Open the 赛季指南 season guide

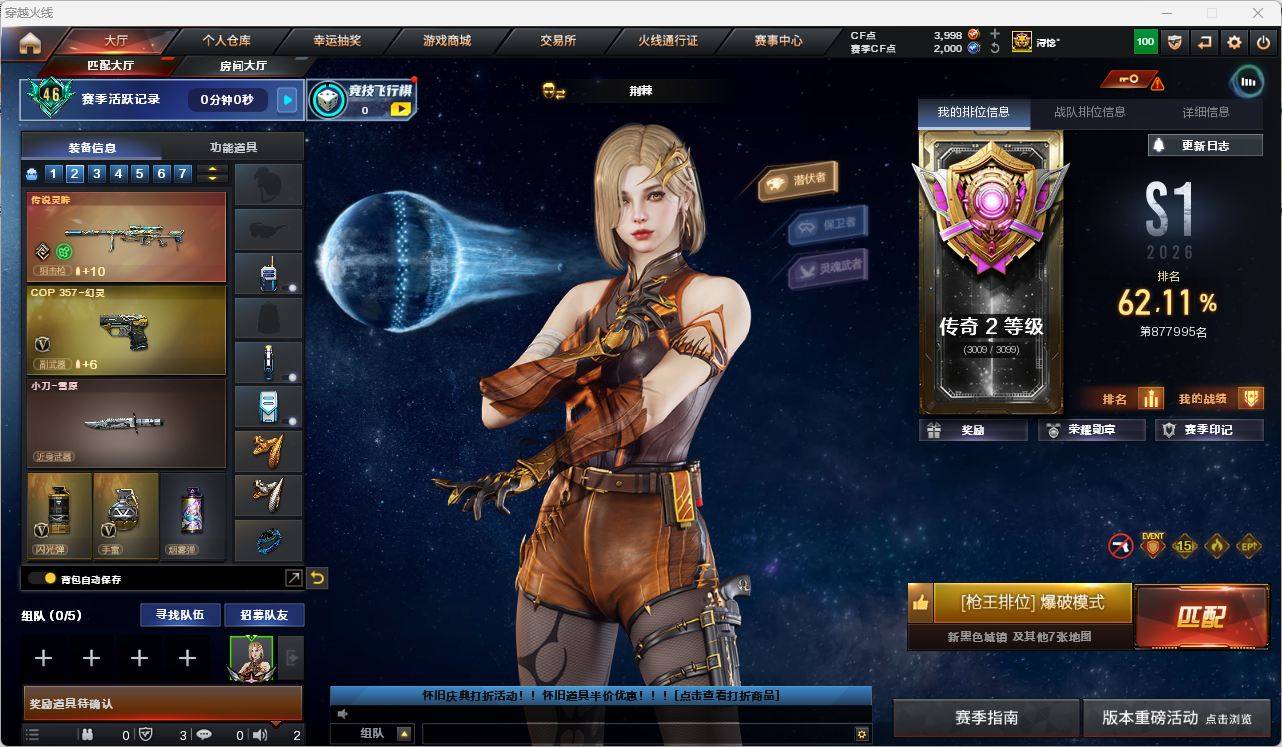point(986,718)
